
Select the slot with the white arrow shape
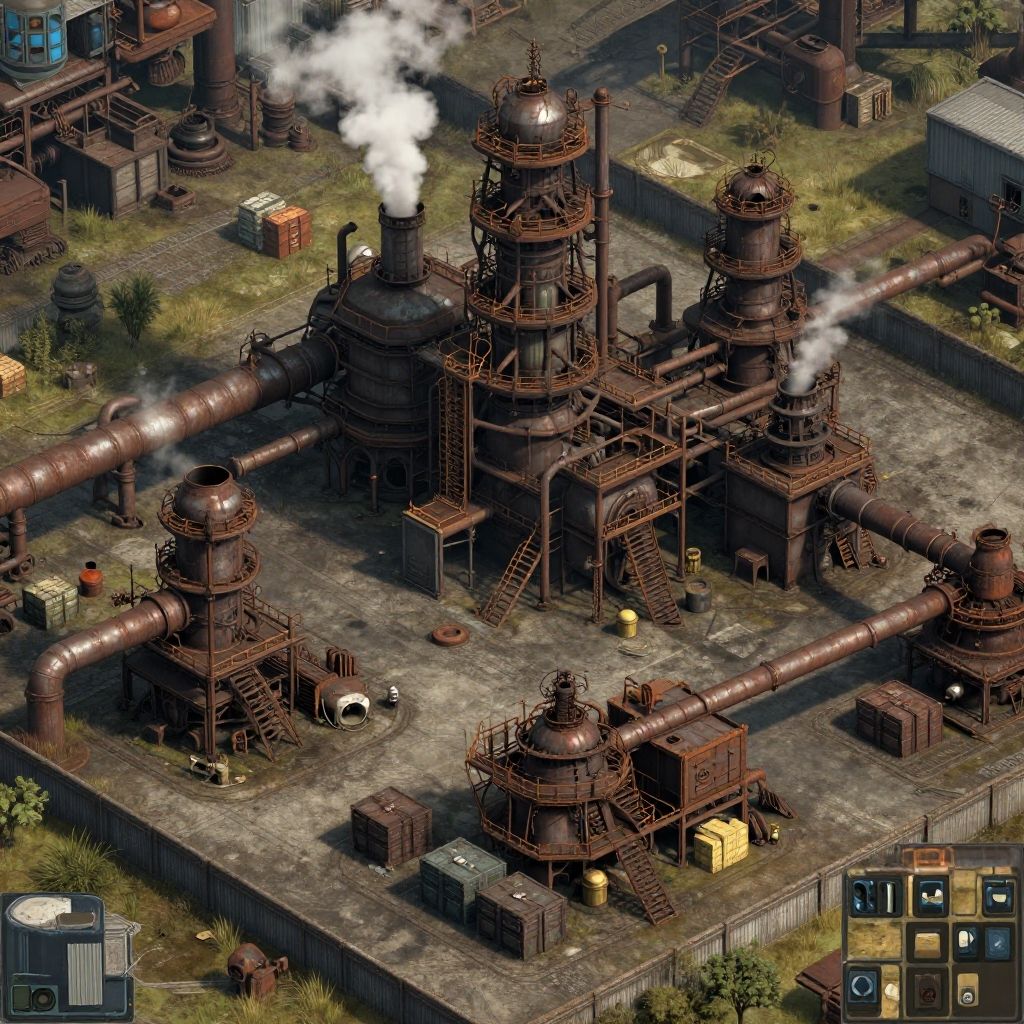[x=965, y=941]
